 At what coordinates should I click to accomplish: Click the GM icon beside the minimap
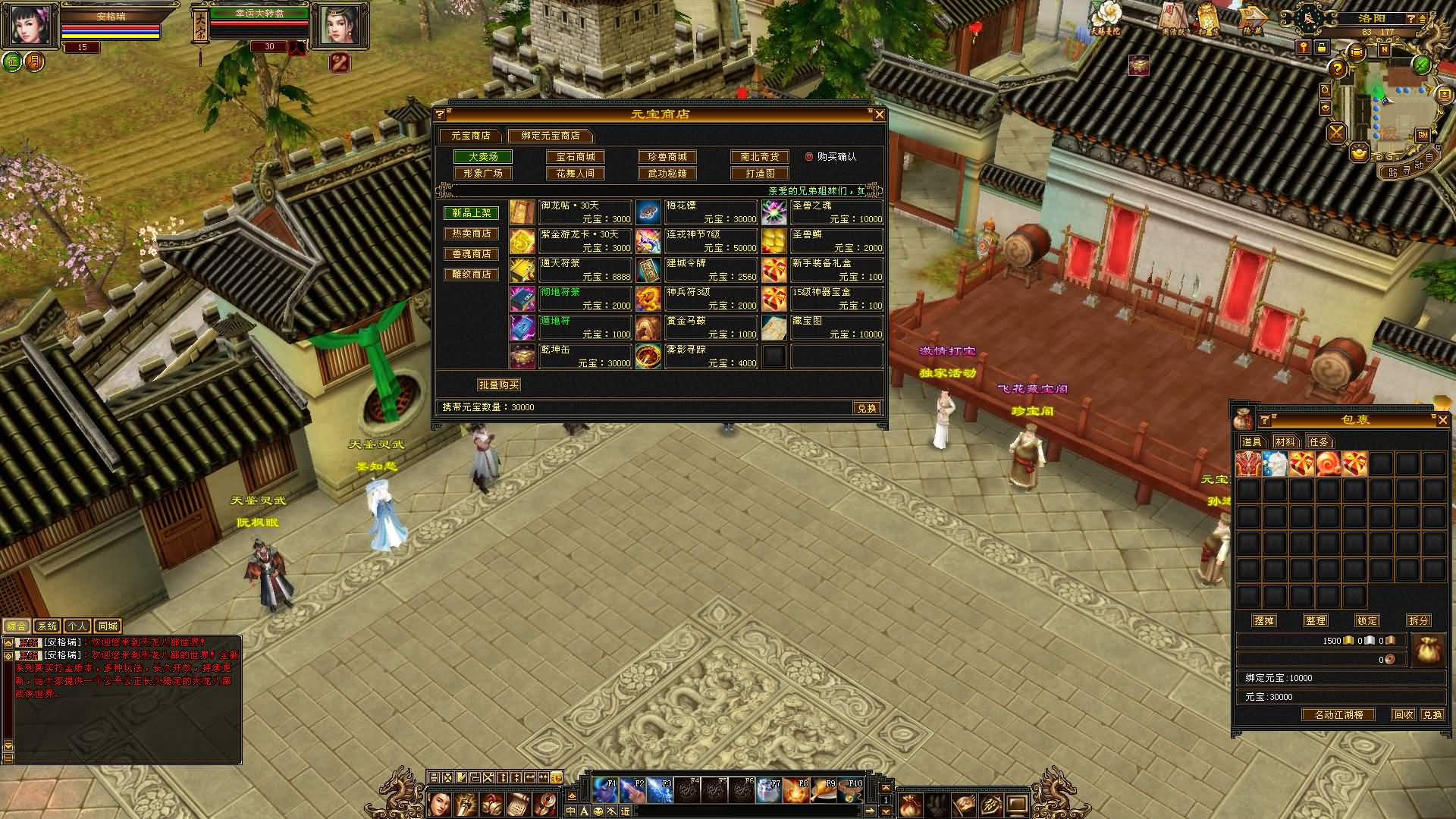(1423, 134)
